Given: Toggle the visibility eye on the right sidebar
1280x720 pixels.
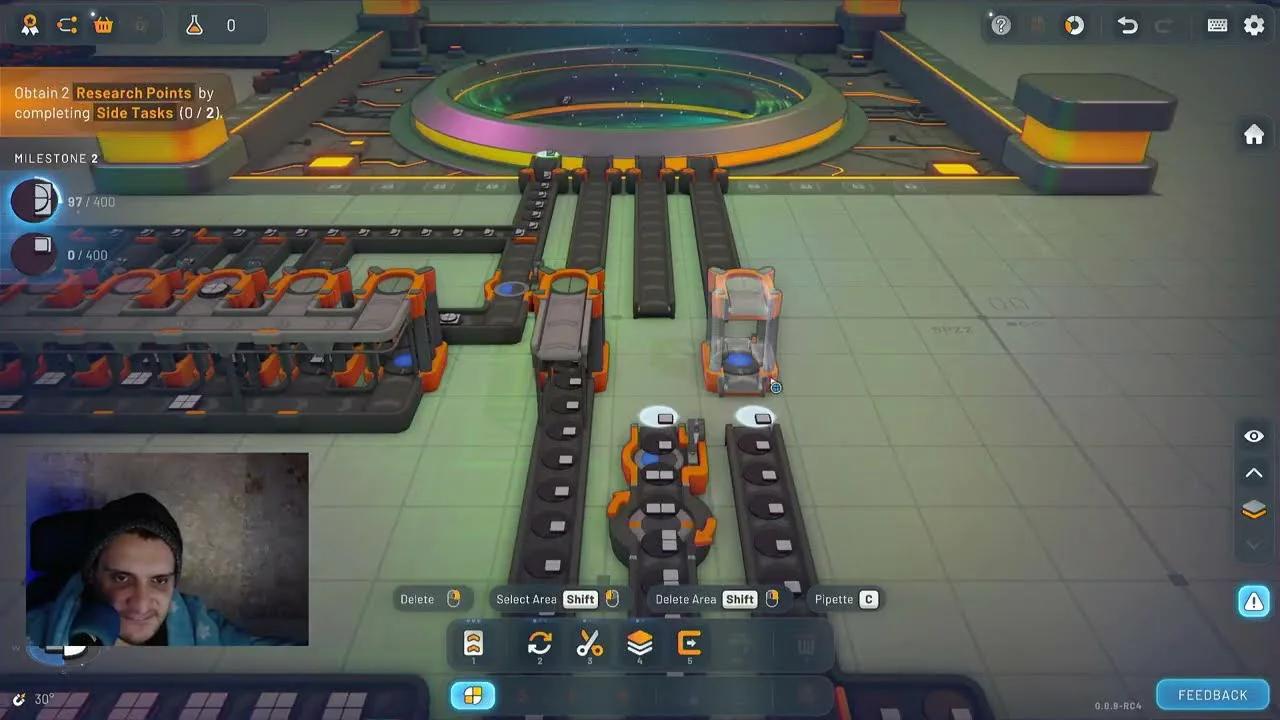Looking at the screenshot, I should pyautogui.click(x=1253, y=436).
